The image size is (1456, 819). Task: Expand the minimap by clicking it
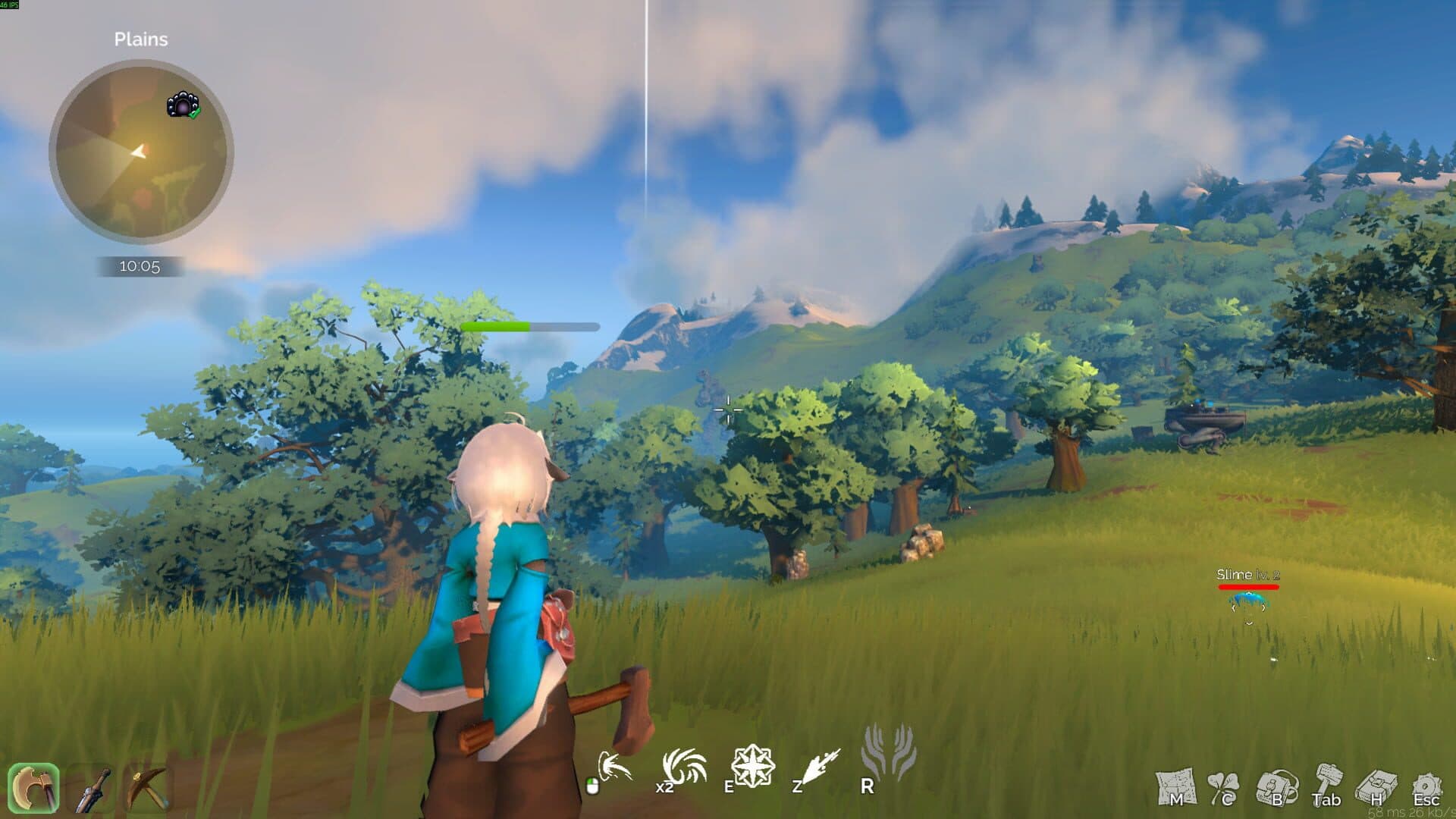tap(140, 152)
